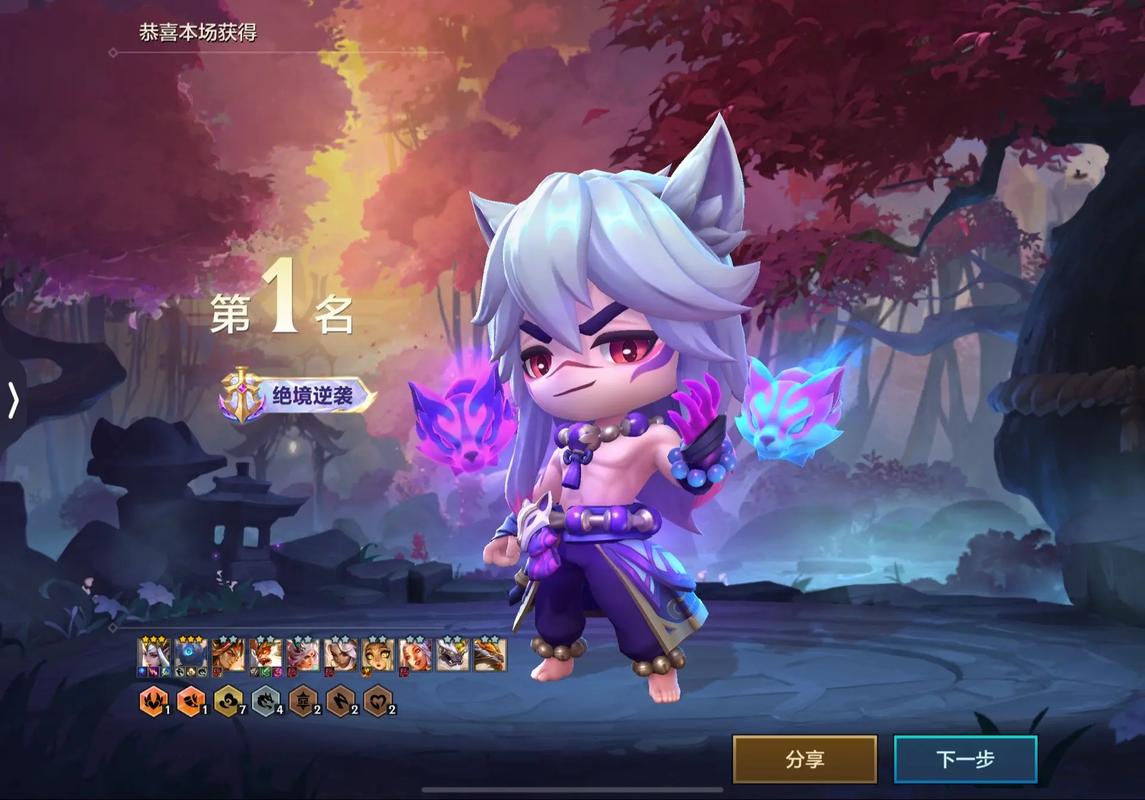Image resolution: width=1145 pixels, height=800 pixels.
Task: Click the 分享 share button
Action: [x=804, y=759]
